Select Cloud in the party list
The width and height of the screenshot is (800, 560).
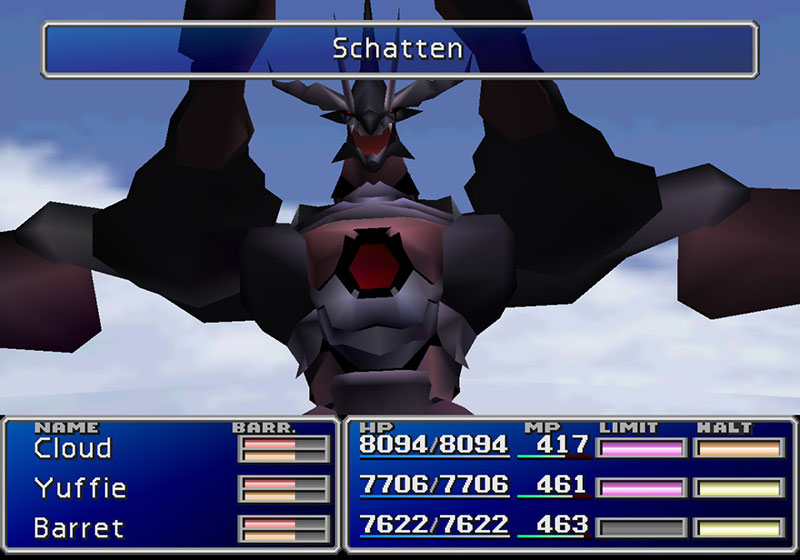[x=73, y=448]
